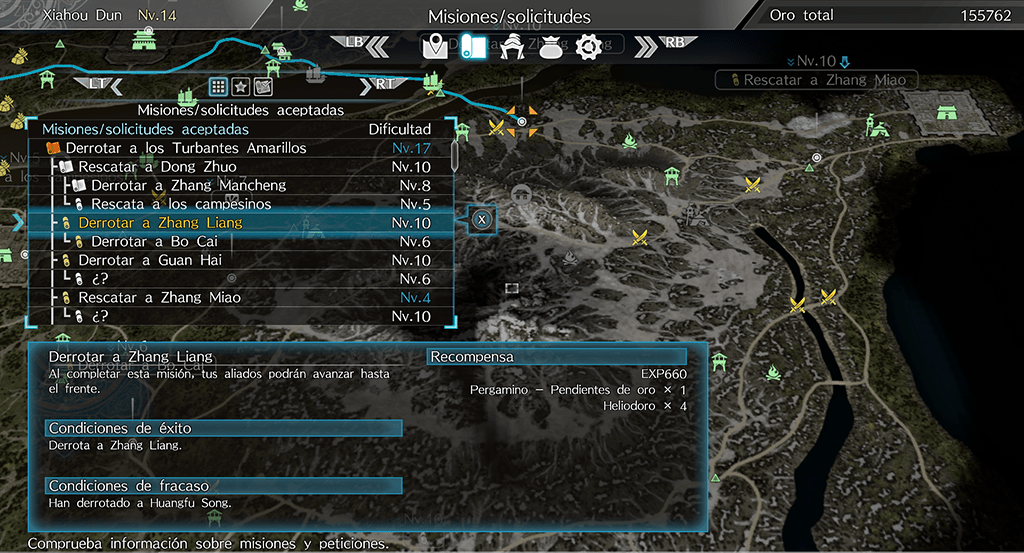Viewport: 1024px width, 553px height.
Task: Select Derrotar a Zhang Mancheng
Action: 188,185
